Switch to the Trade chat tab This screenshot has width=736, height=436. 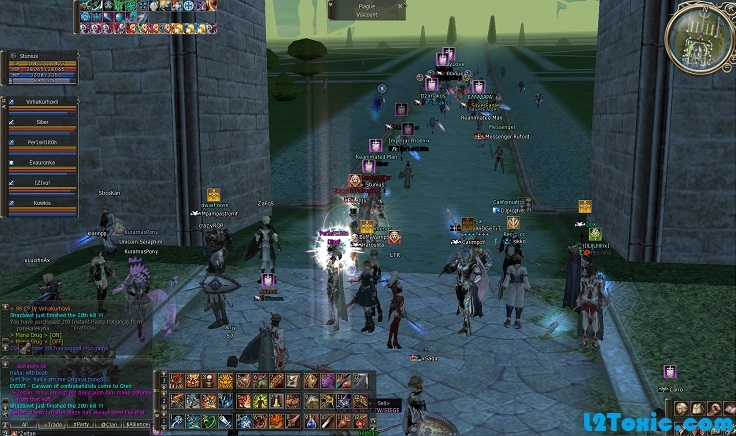coord(53,424)
